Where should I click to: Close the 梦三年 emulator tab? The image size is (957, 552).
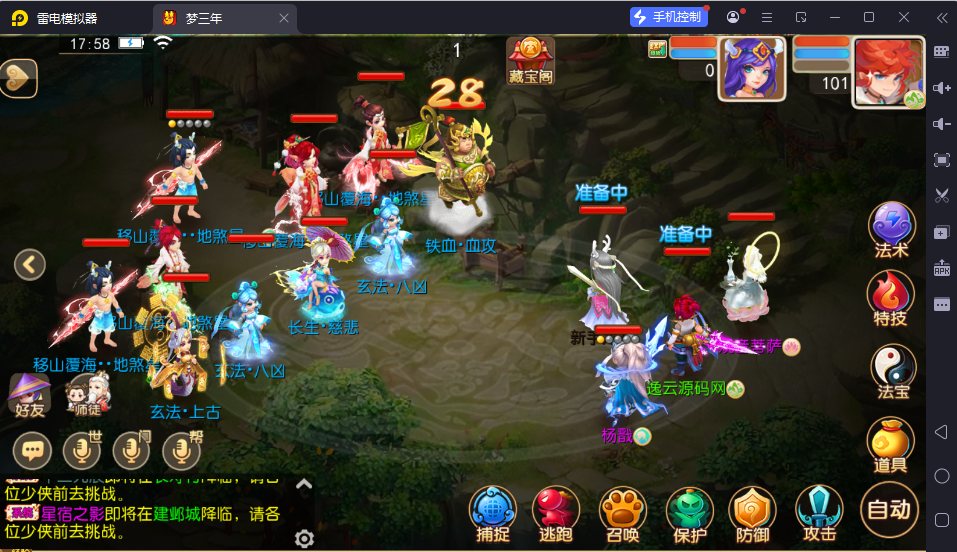(x=284, y=17)
